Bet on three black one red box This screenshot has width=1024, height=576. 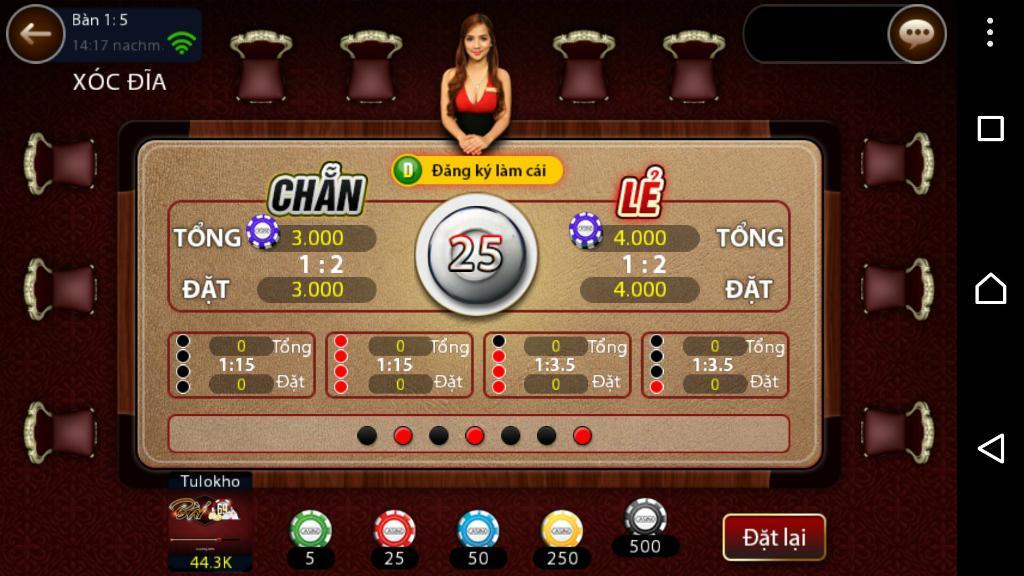click(x=715, y=365)
